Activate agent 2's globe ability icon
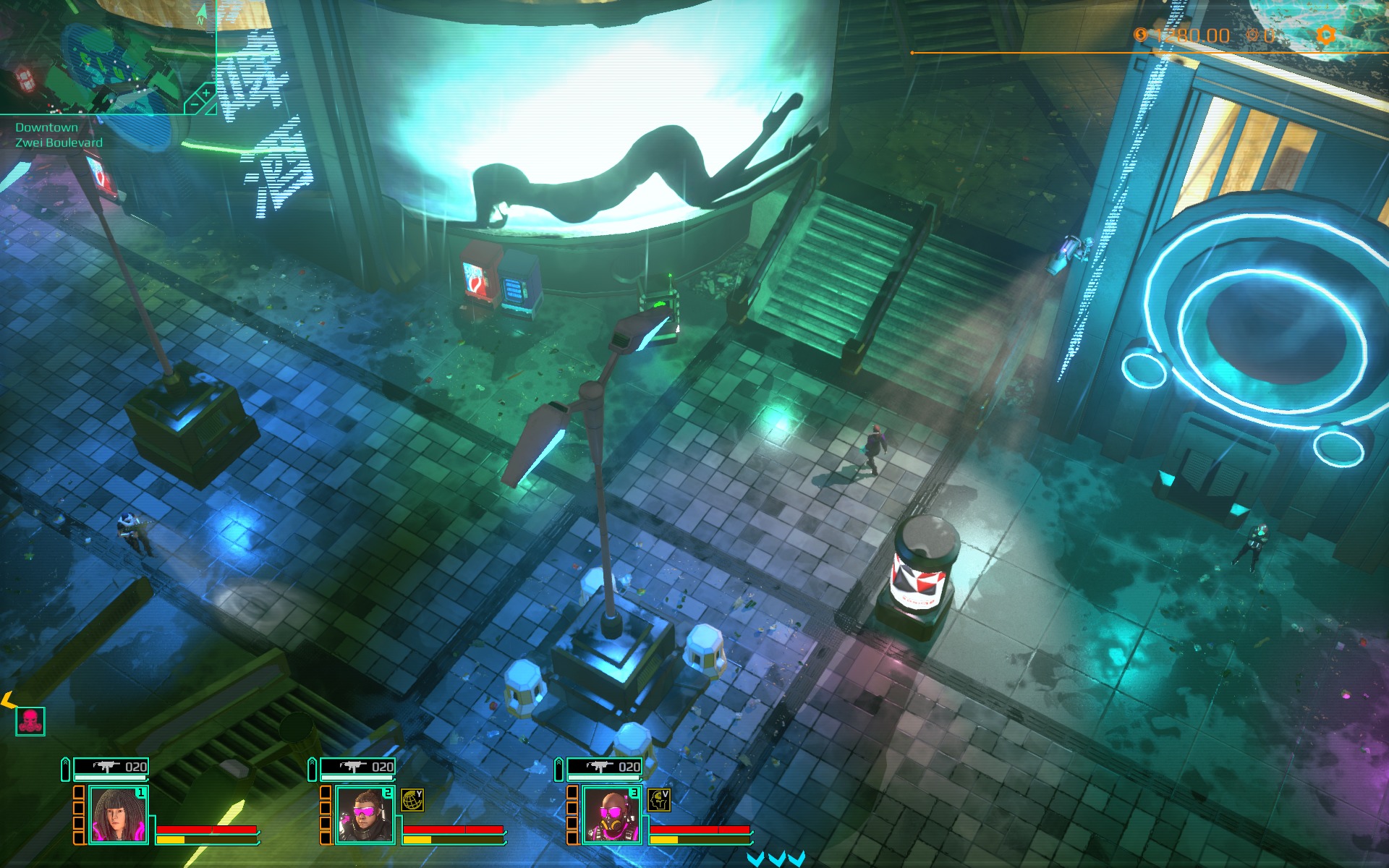The image size is (1389, 868). [412, 800]
